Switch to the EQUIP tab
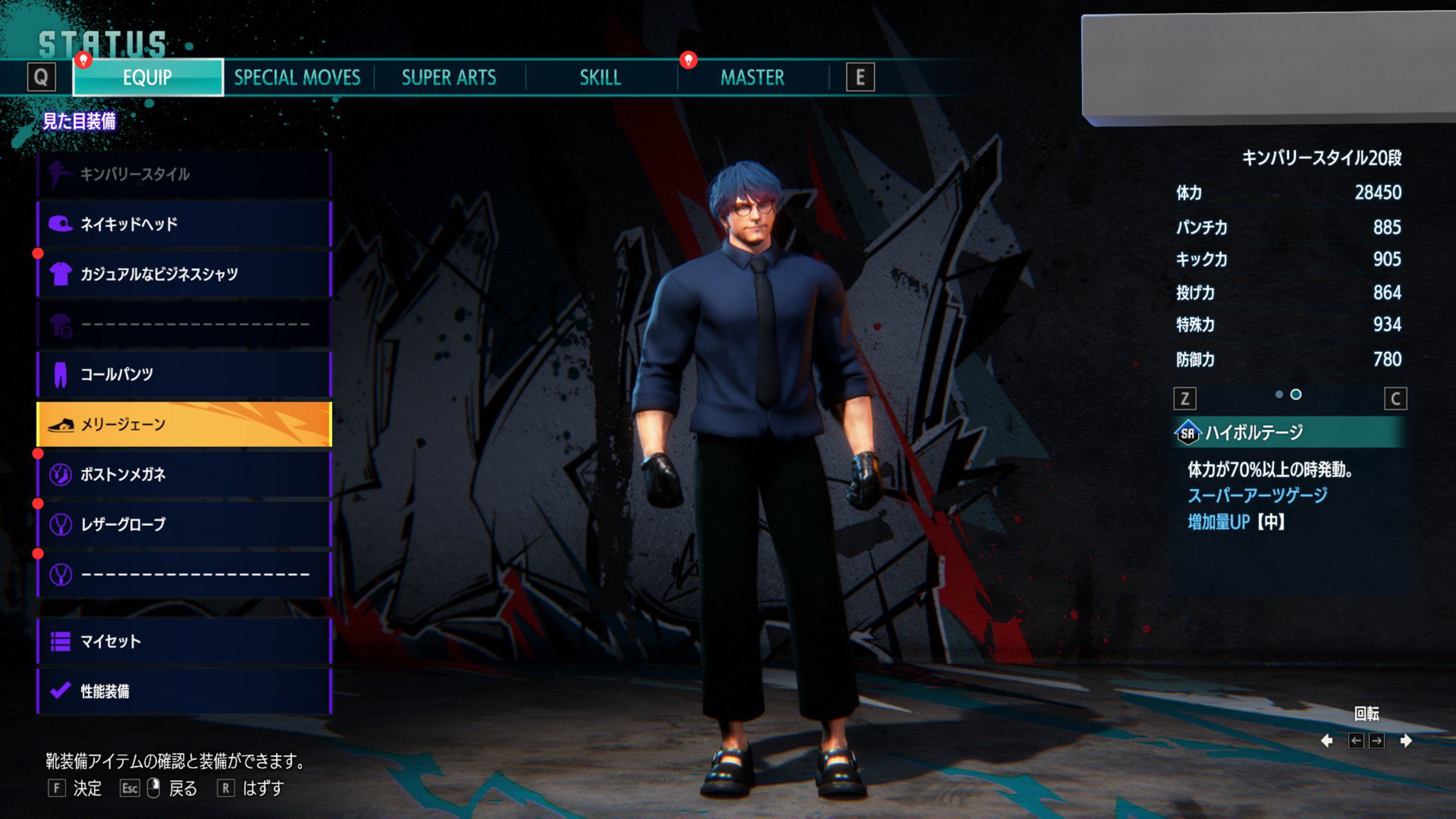The image size is (1456, 819). [148, 77]
